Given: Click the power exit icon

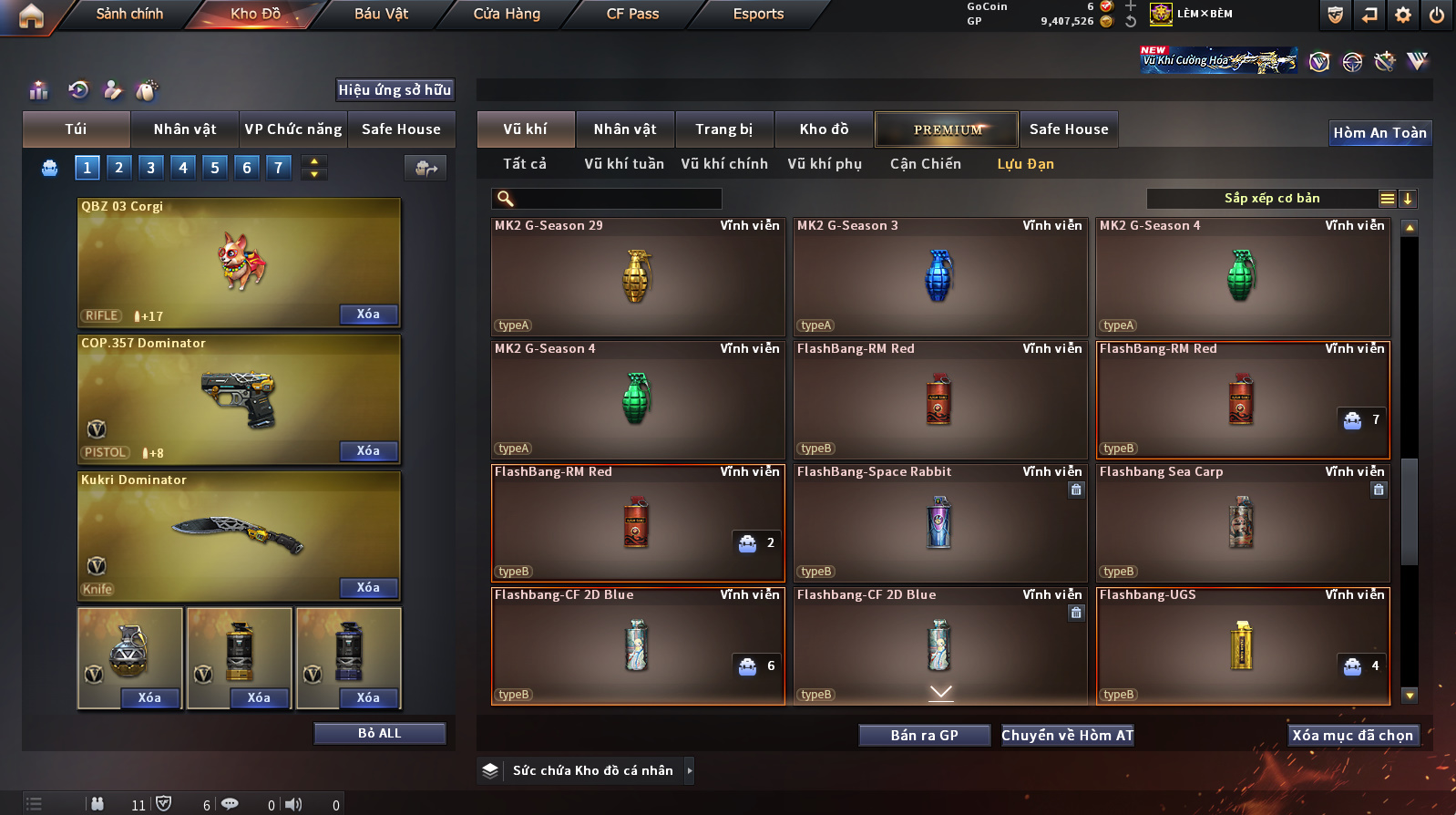Looking at the screenshot, I should tap(1437, 15).
